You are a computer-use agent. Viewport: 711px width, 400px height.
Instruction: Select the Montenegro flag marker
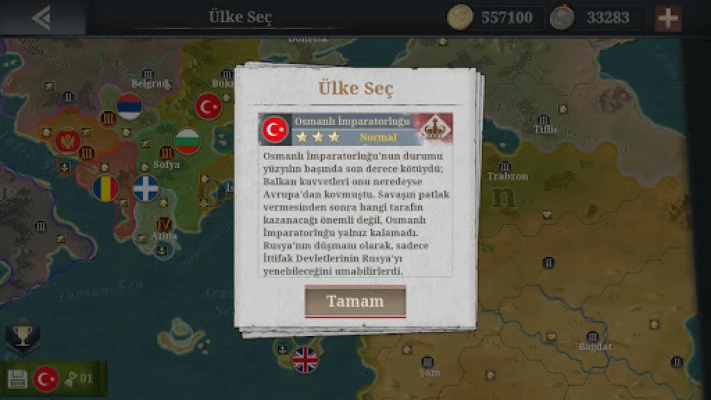click(x=67, y=141)
